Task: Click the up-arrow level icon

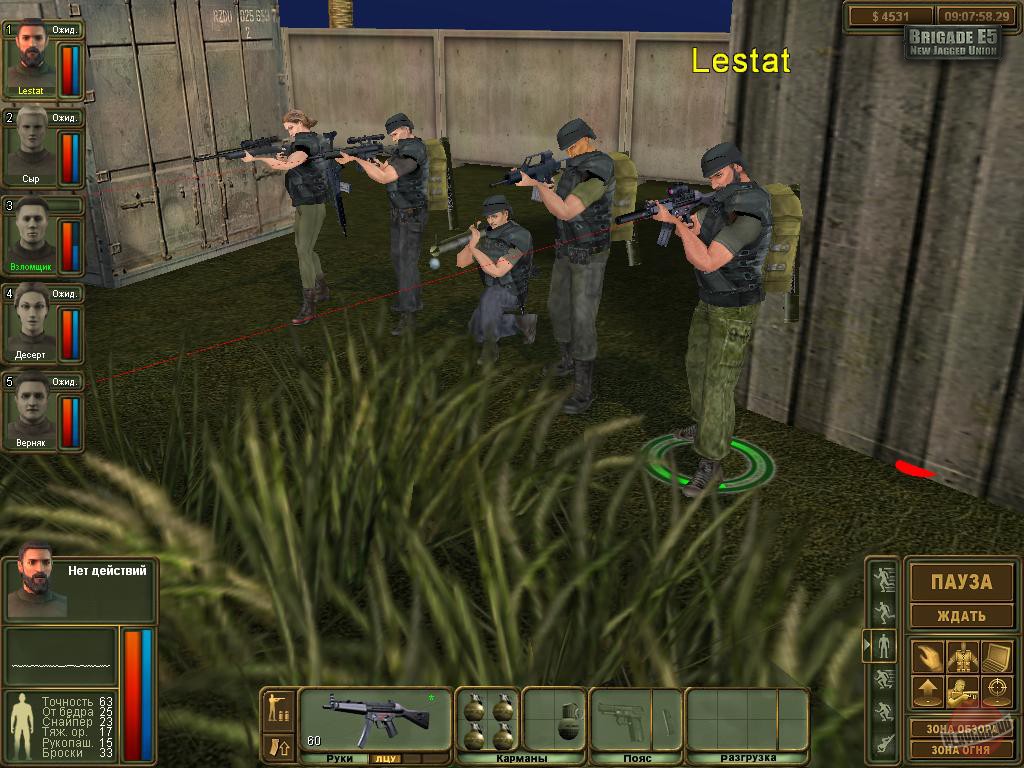Action: (x=927, y=690)
